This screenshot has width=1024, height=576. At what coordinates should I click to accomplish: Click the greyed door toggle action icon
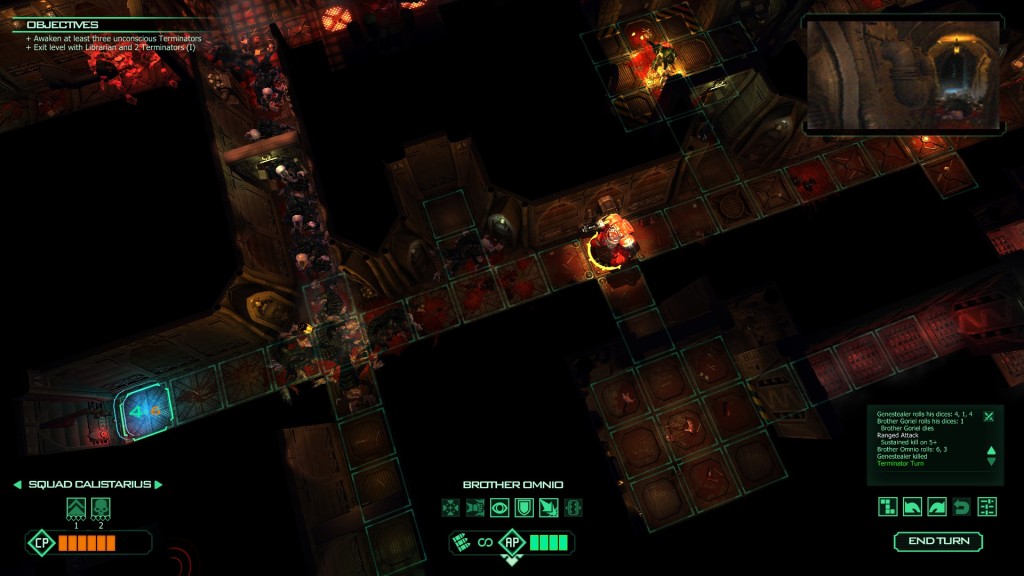(573, 508)
